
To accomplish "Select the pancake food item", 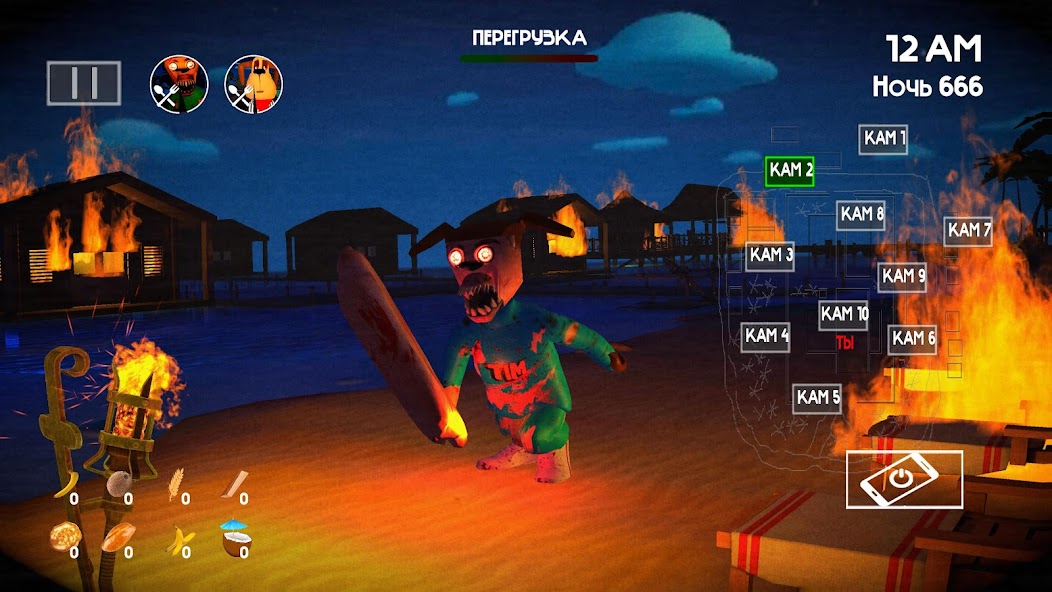I will tap(63, 538).
